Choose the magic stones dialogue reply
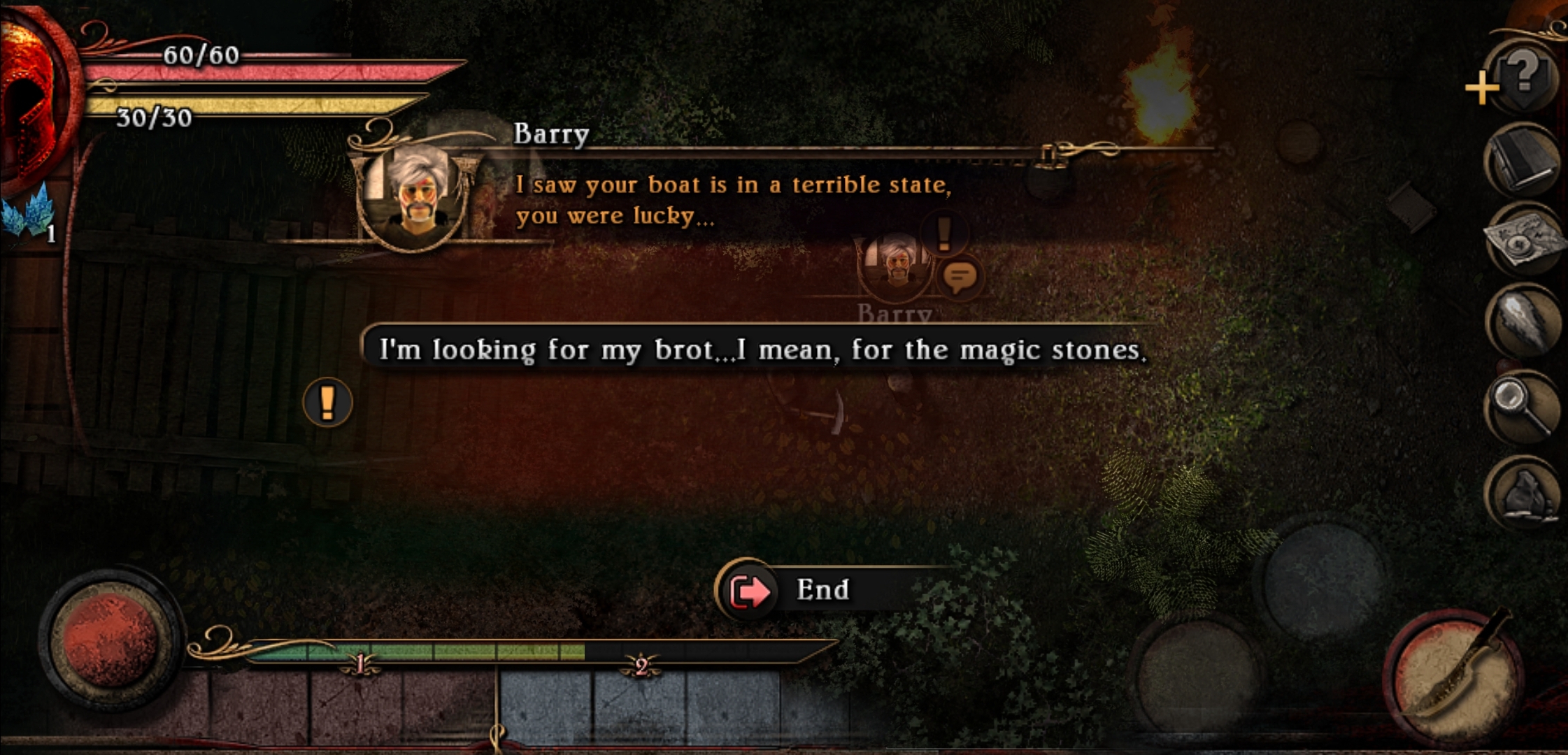 point(762,349)
